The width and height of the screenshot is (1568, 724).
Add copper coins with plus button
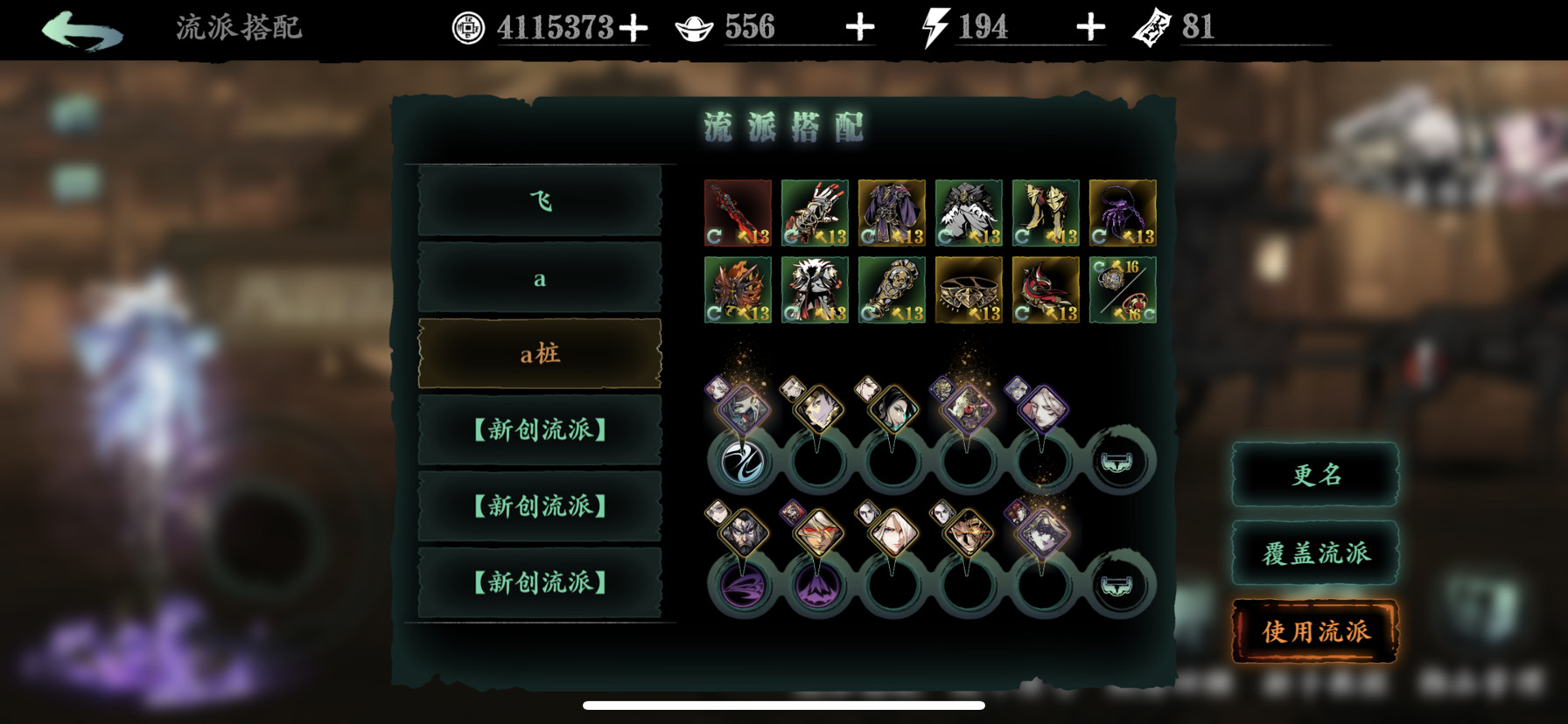[x=633, y=28]
